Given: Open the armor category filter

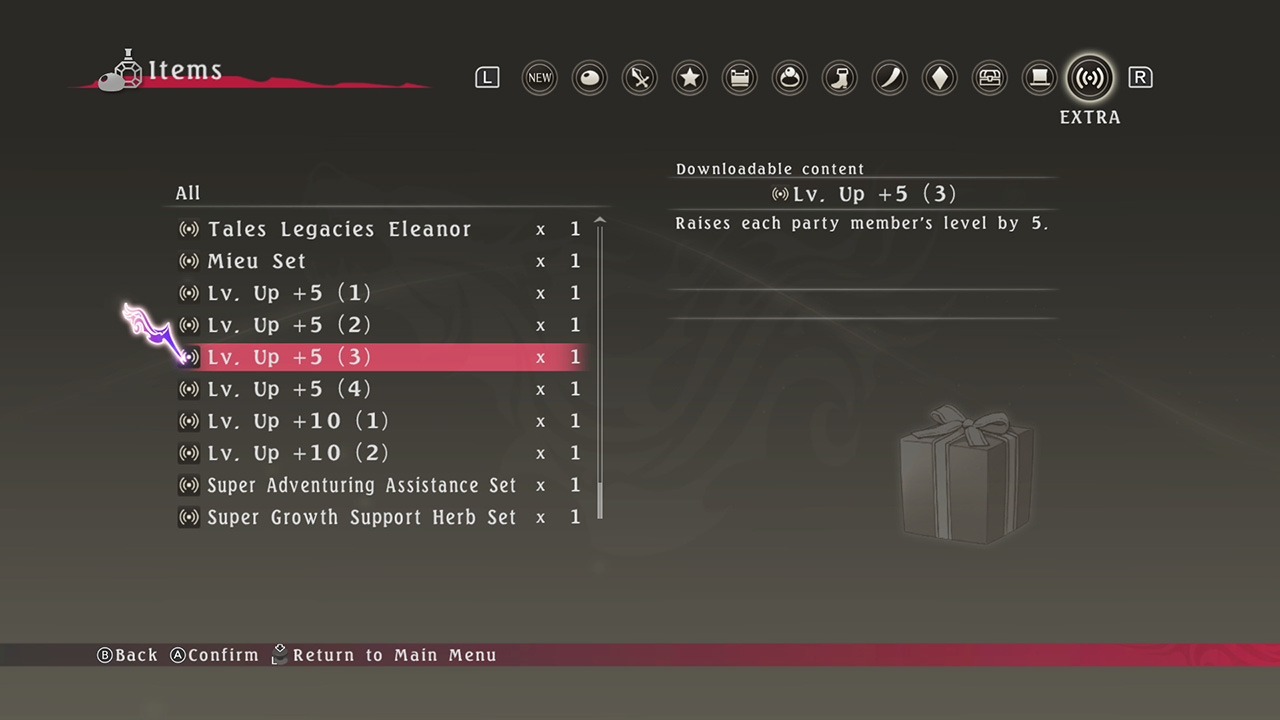Looking at the screenshot, I should [739, 77].
